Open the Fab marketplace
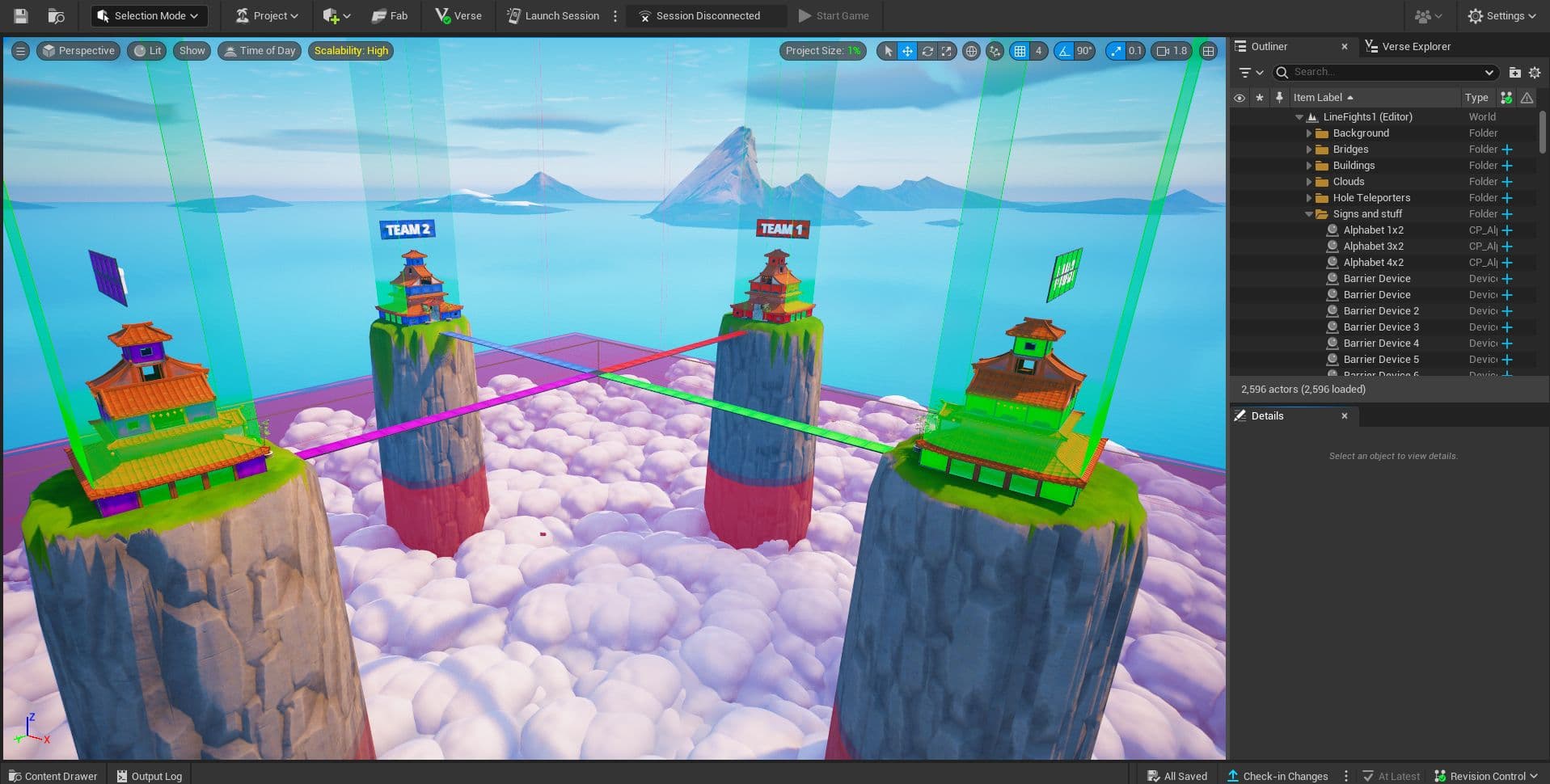1550x784 pixels. [x=388, y=15]
